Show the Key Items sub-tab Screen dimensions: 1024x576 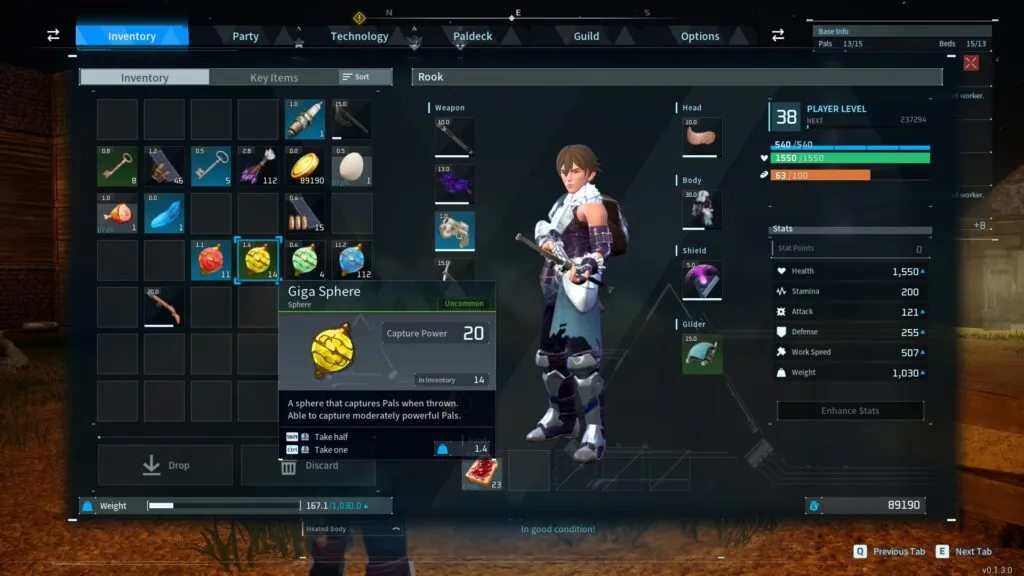click(273, 77)
